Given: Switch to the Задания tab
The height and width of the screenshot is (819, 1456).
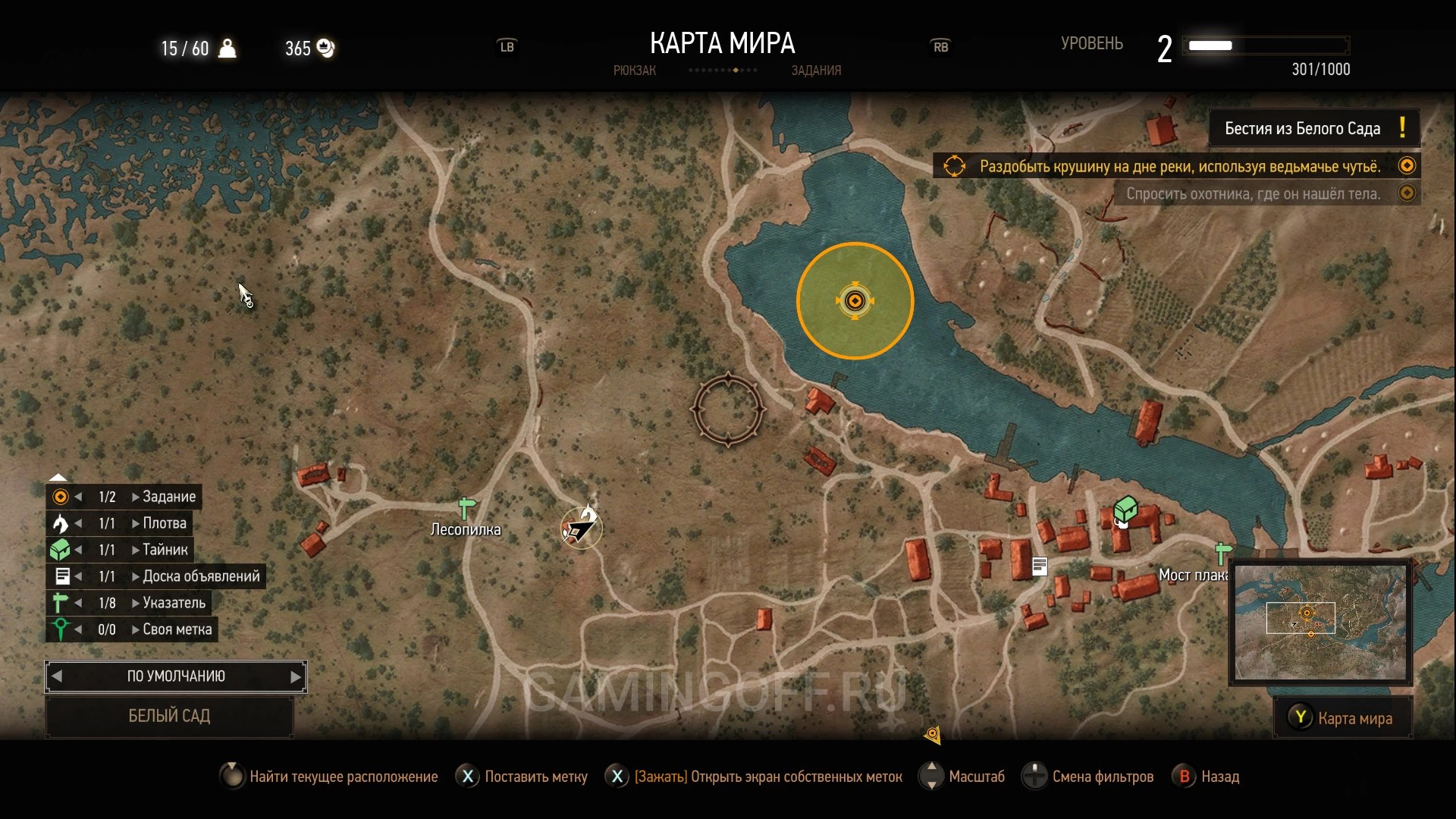Looking at the screenshot, I should 816,71.
